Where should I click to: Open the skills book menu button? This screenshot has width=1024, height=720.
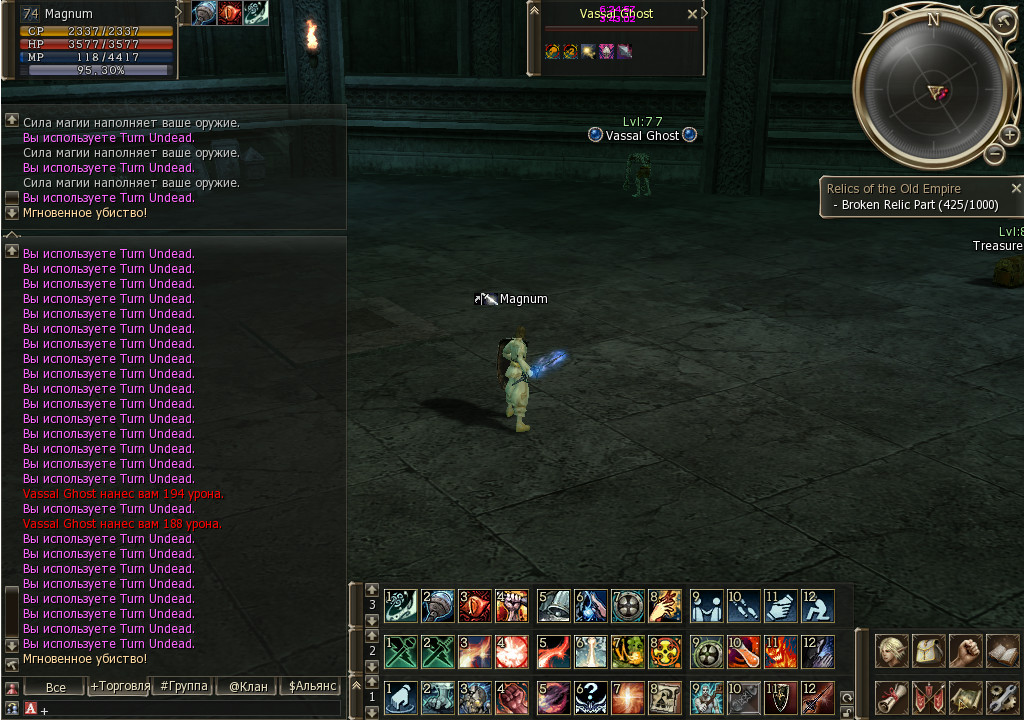click(1002, 651)
